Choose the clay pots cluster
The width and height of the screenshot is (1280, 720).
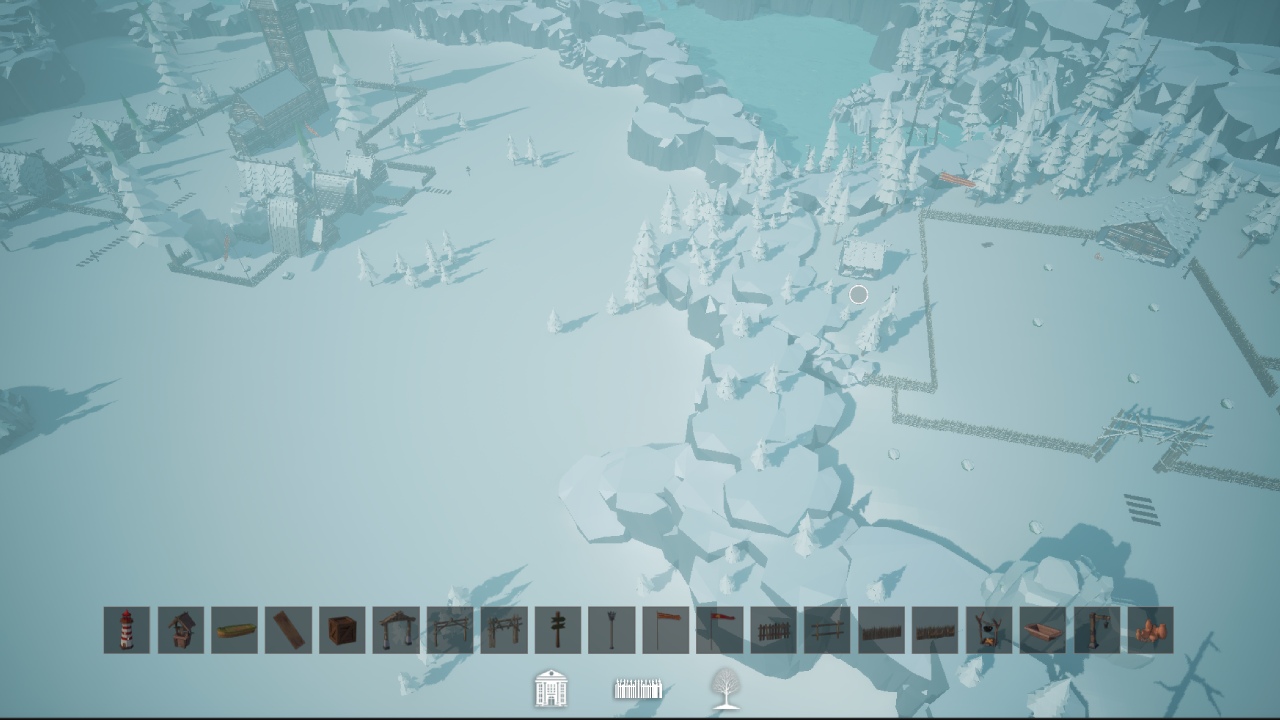(x=1150, y=631)
